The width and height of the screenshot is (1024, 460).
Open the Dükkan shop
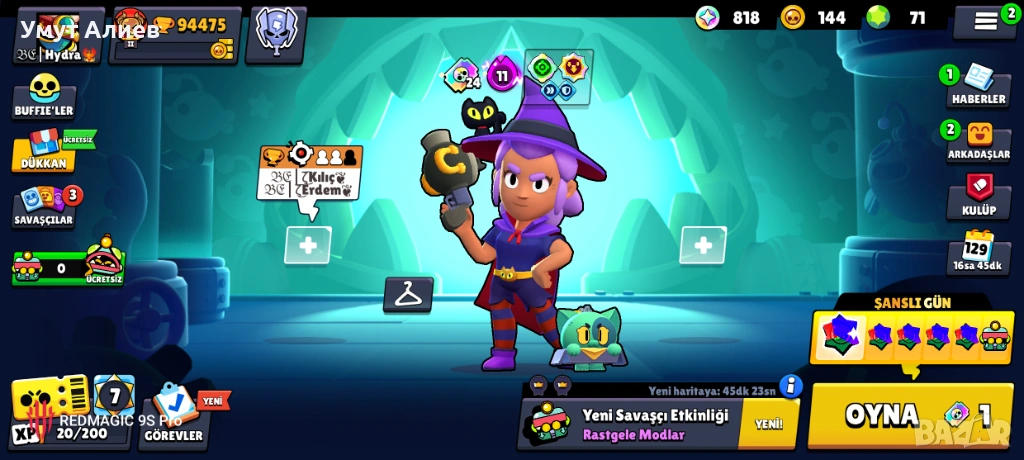[44, 150]
